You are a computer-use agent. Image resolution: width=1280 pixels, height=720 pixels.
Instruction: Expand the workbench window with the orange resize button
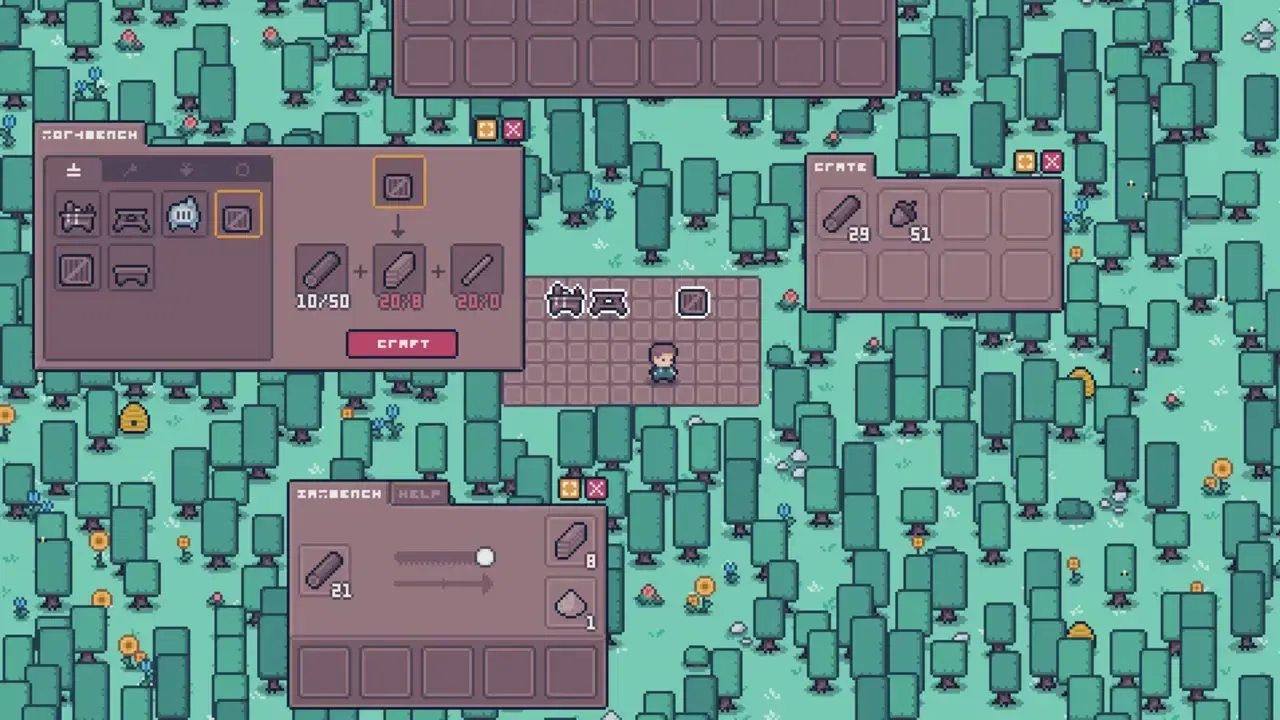(486, 130)
